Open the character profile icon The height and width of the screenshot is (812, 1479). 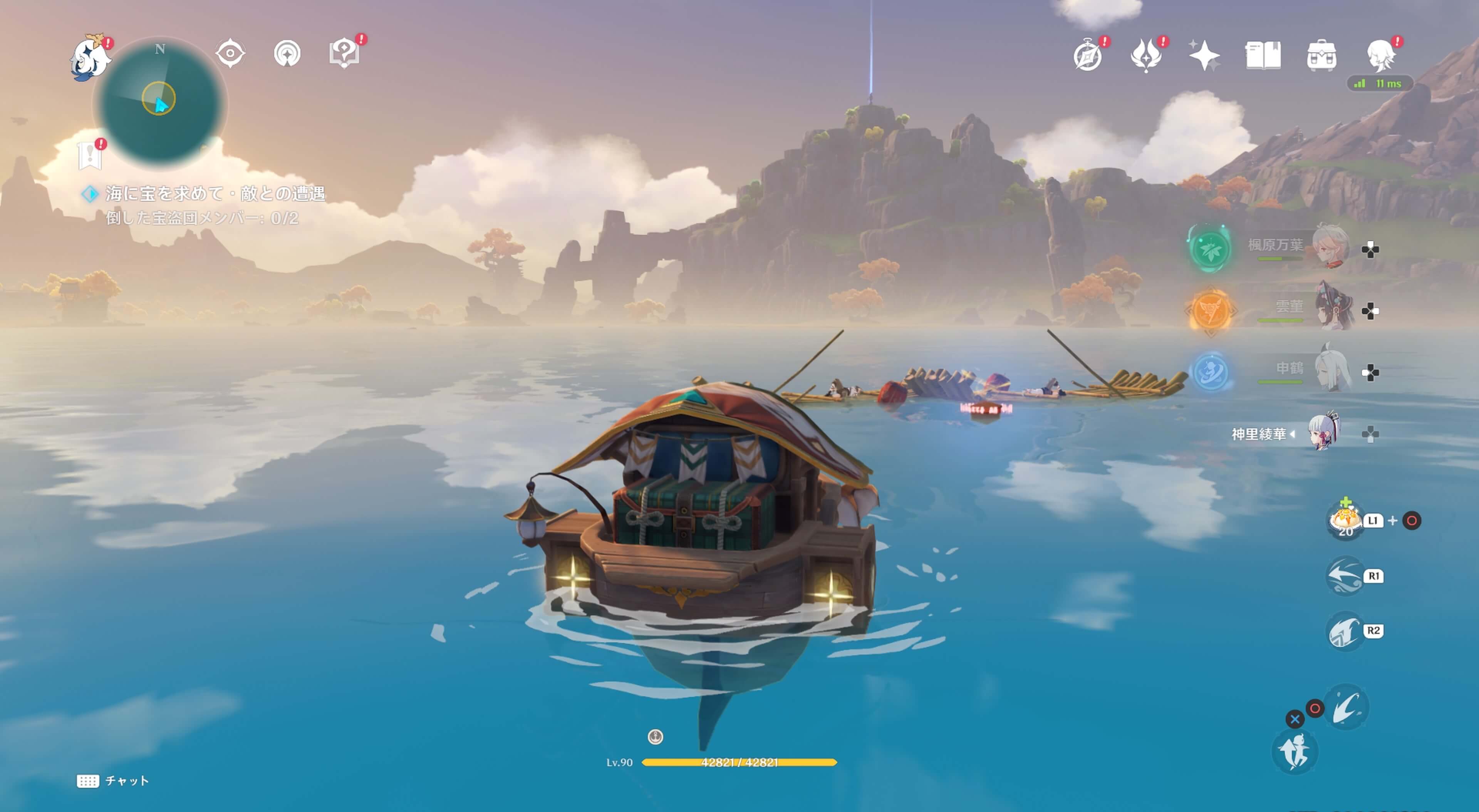(x=1380, y=56)
